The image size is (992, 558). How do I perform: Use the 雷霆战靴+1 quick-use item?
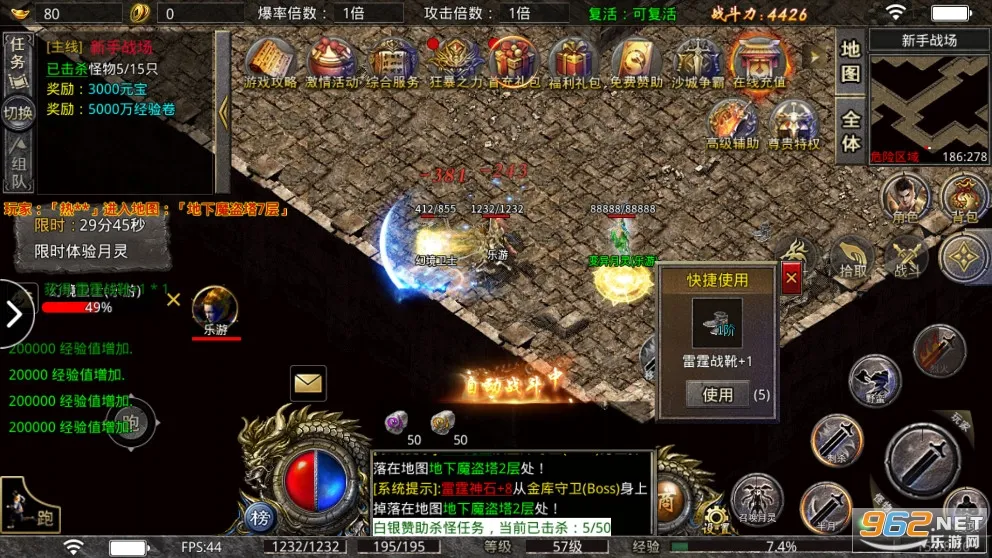(717, 394)
